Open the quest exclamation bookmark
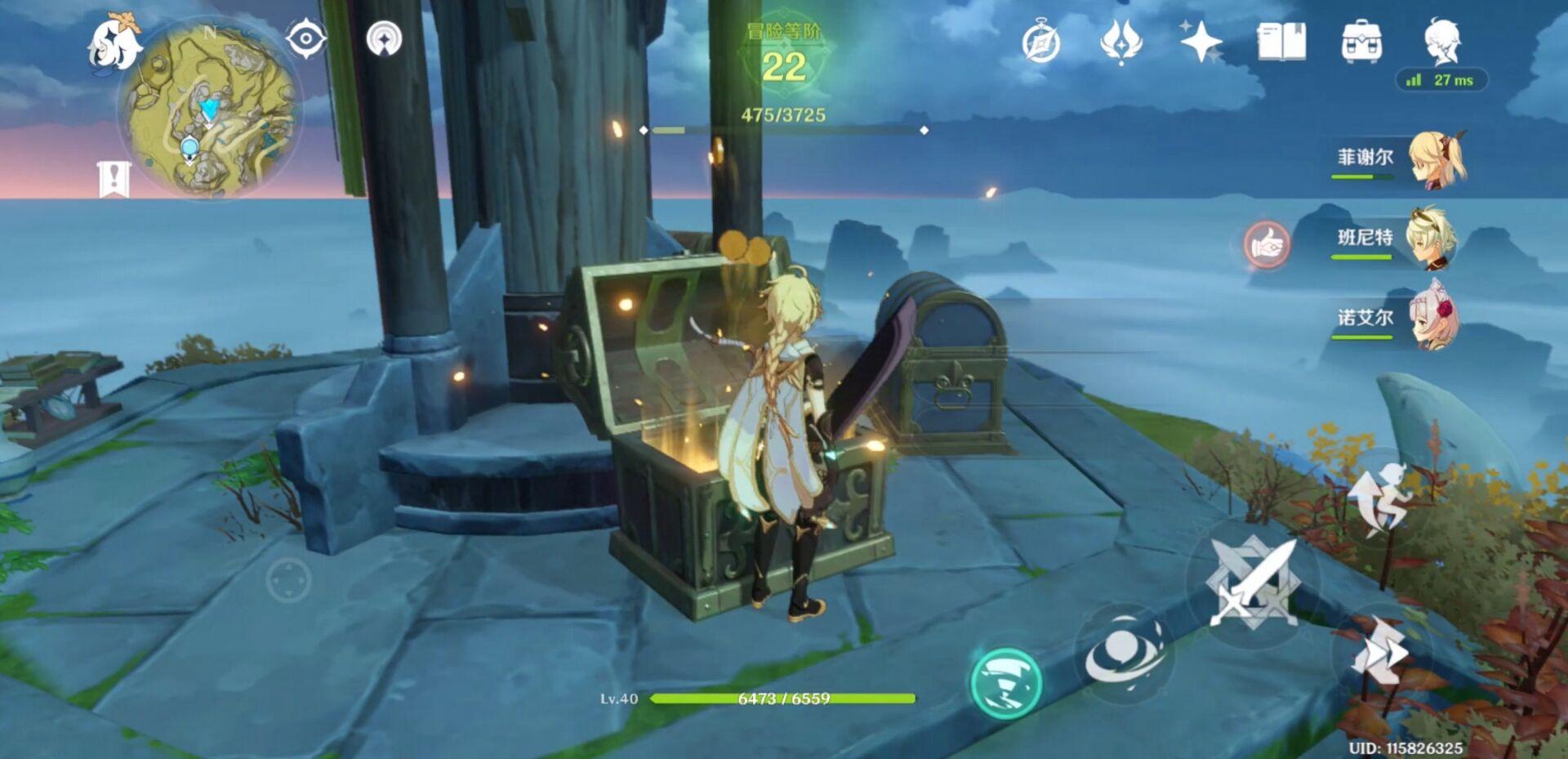The height and width of the screenshot is (759, 1568). click(x=114, y=179)
